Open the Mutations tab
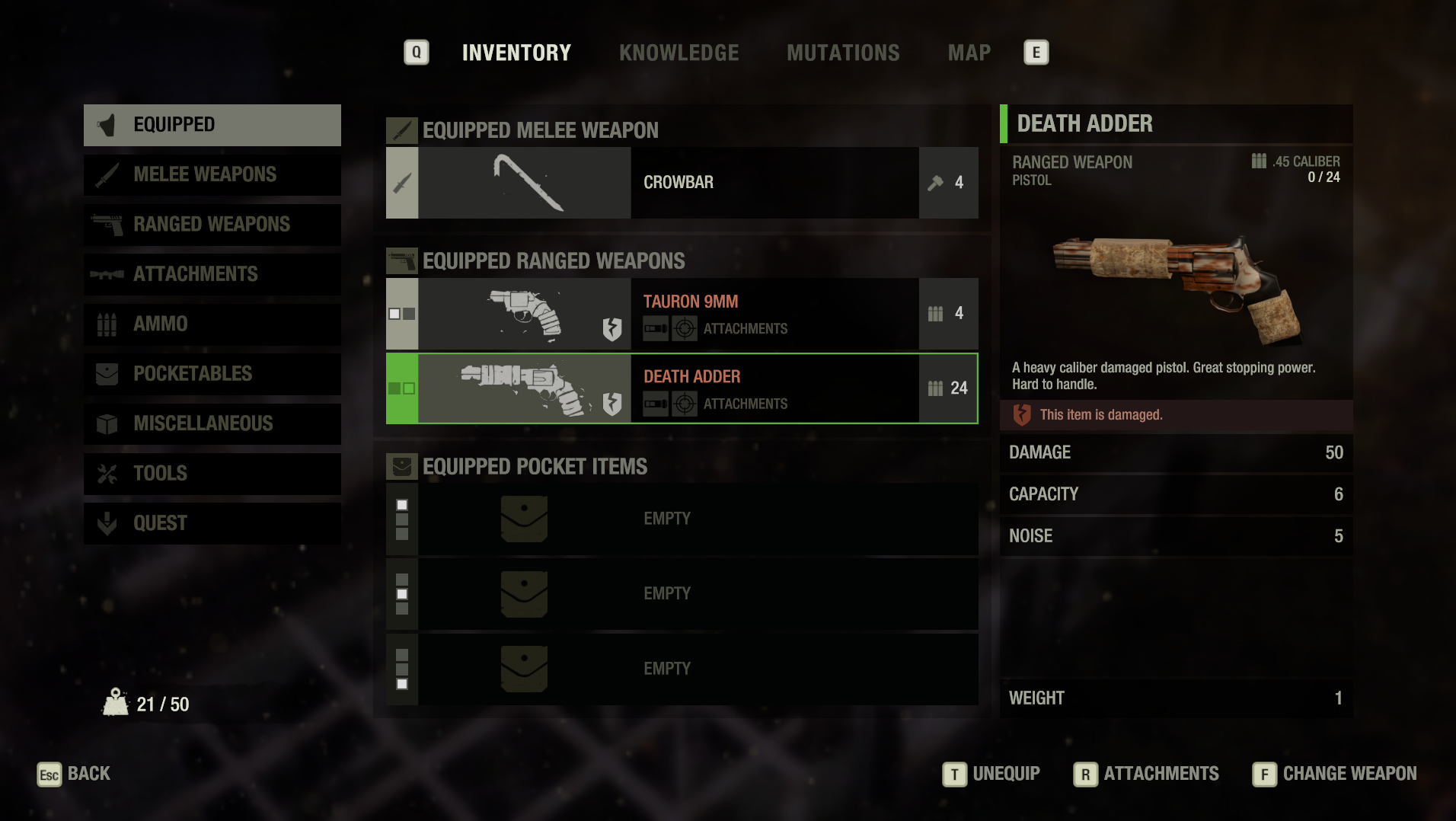Viewport: 1456px width, 821px height. tap(843, 53)
